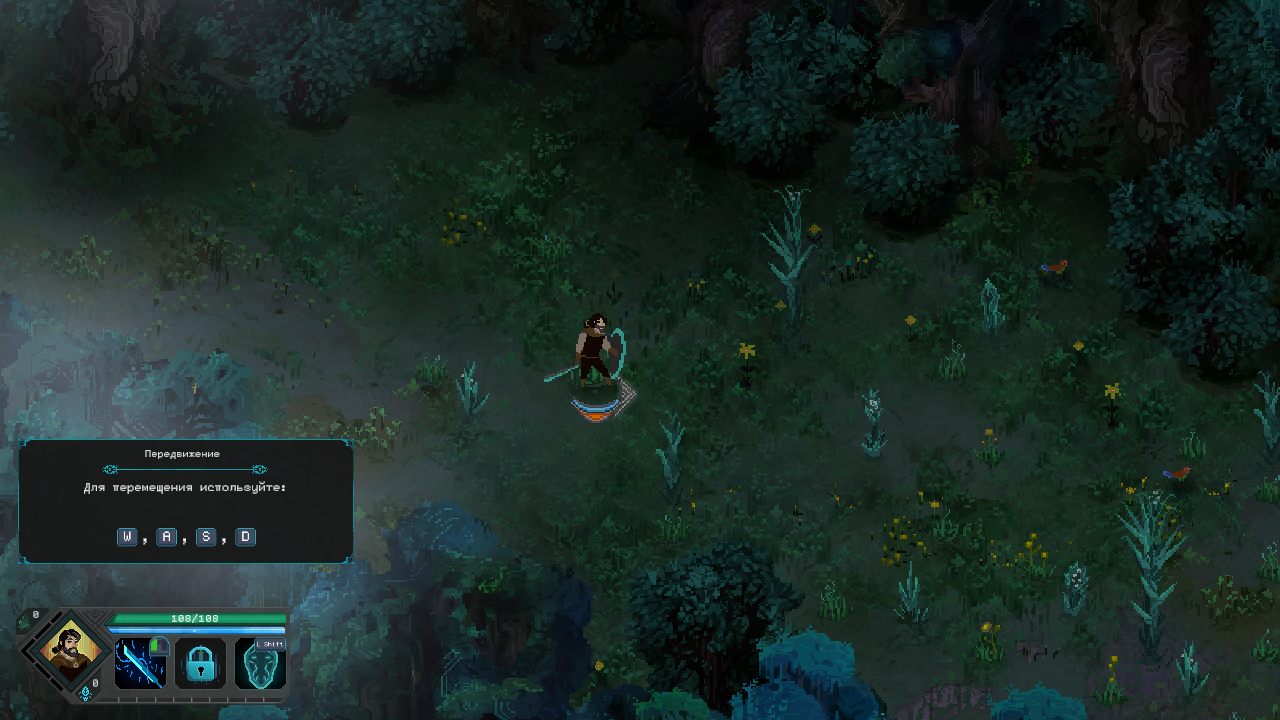Click the locked padlock ability slot
The height and width of the screenshot is (720, 1280).
tap(199, 665)
